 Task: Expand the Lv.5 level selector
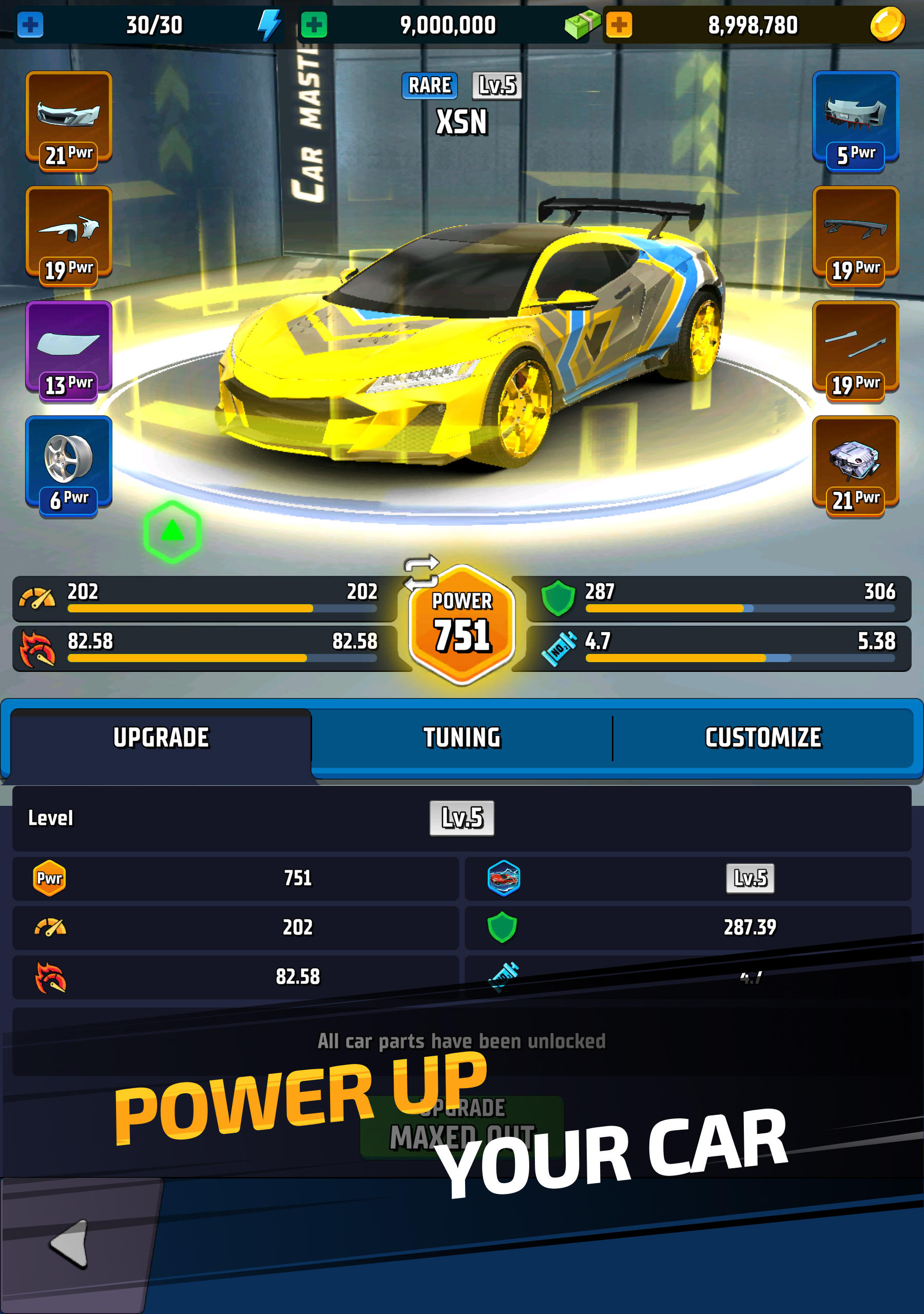(462, 818)
